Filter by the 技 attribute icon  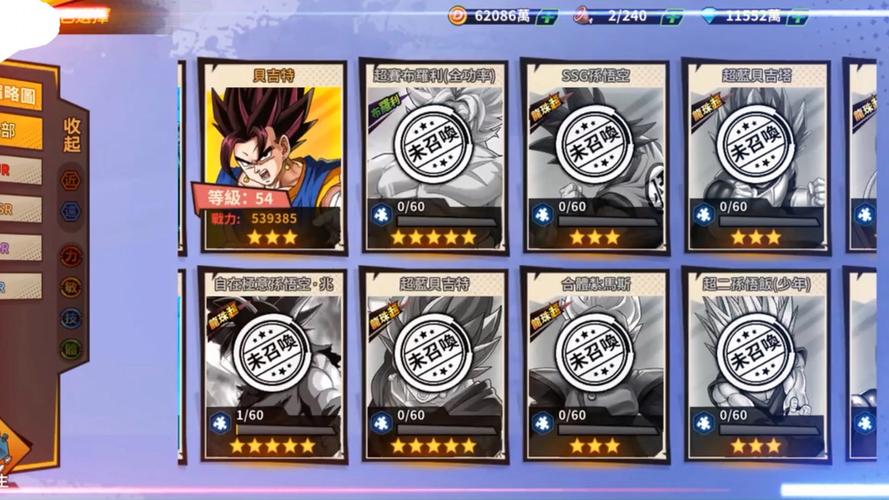tap(71, 318)
